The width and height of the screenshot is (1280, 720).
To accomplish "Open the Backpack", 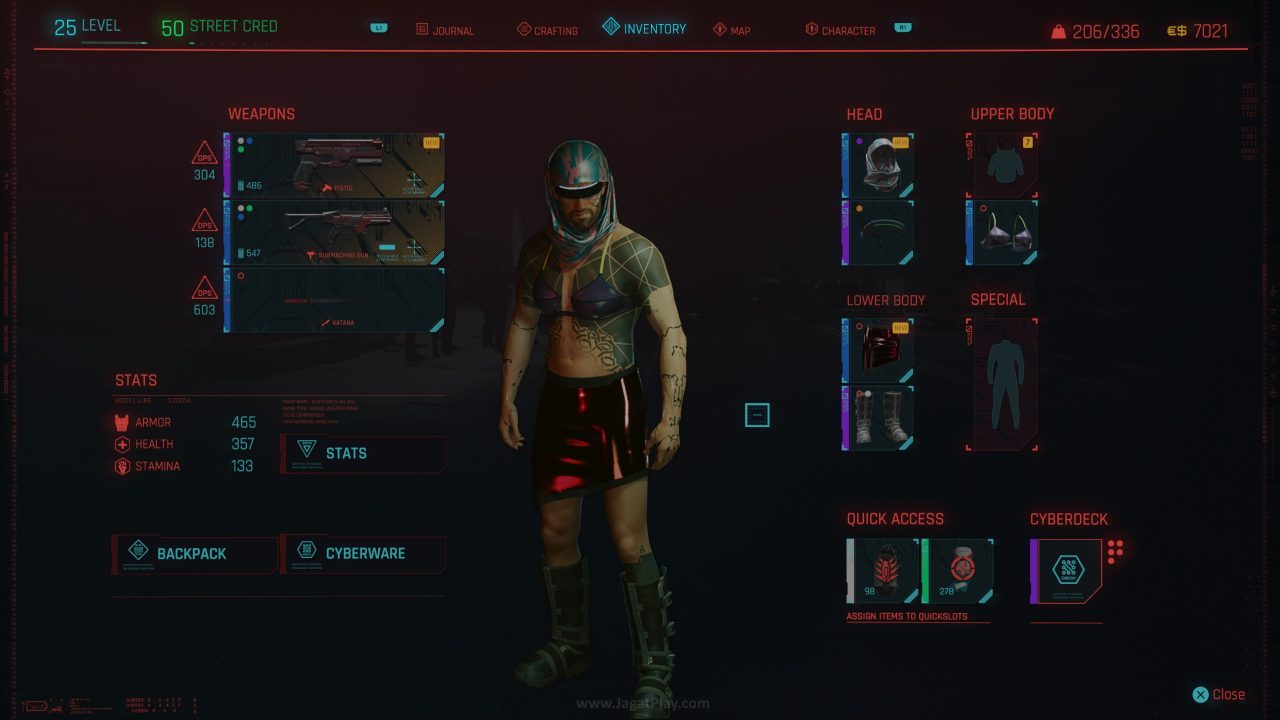I will [x=194, y=553].
